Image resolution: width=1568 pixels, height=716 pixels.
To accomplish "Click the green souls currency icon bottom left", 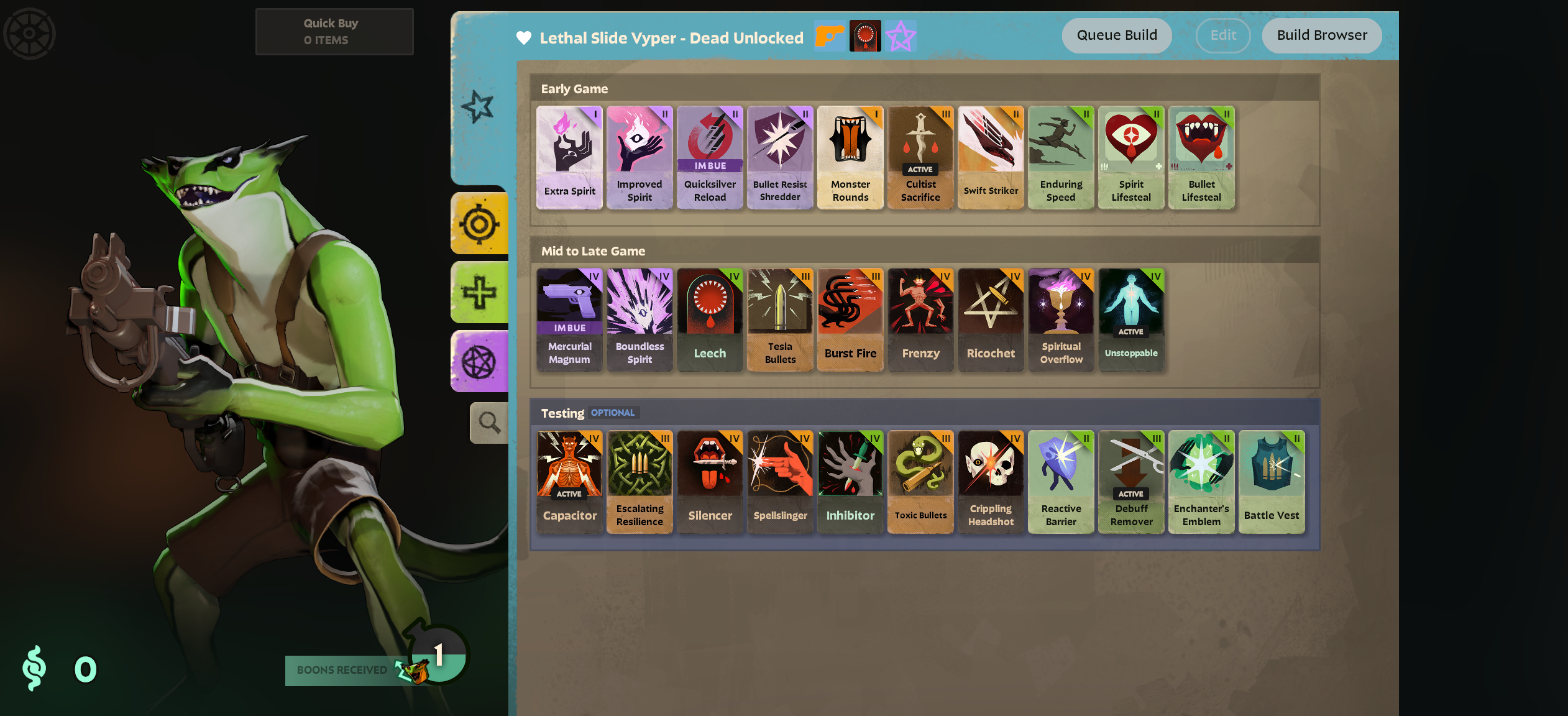I will click(35, 669).
